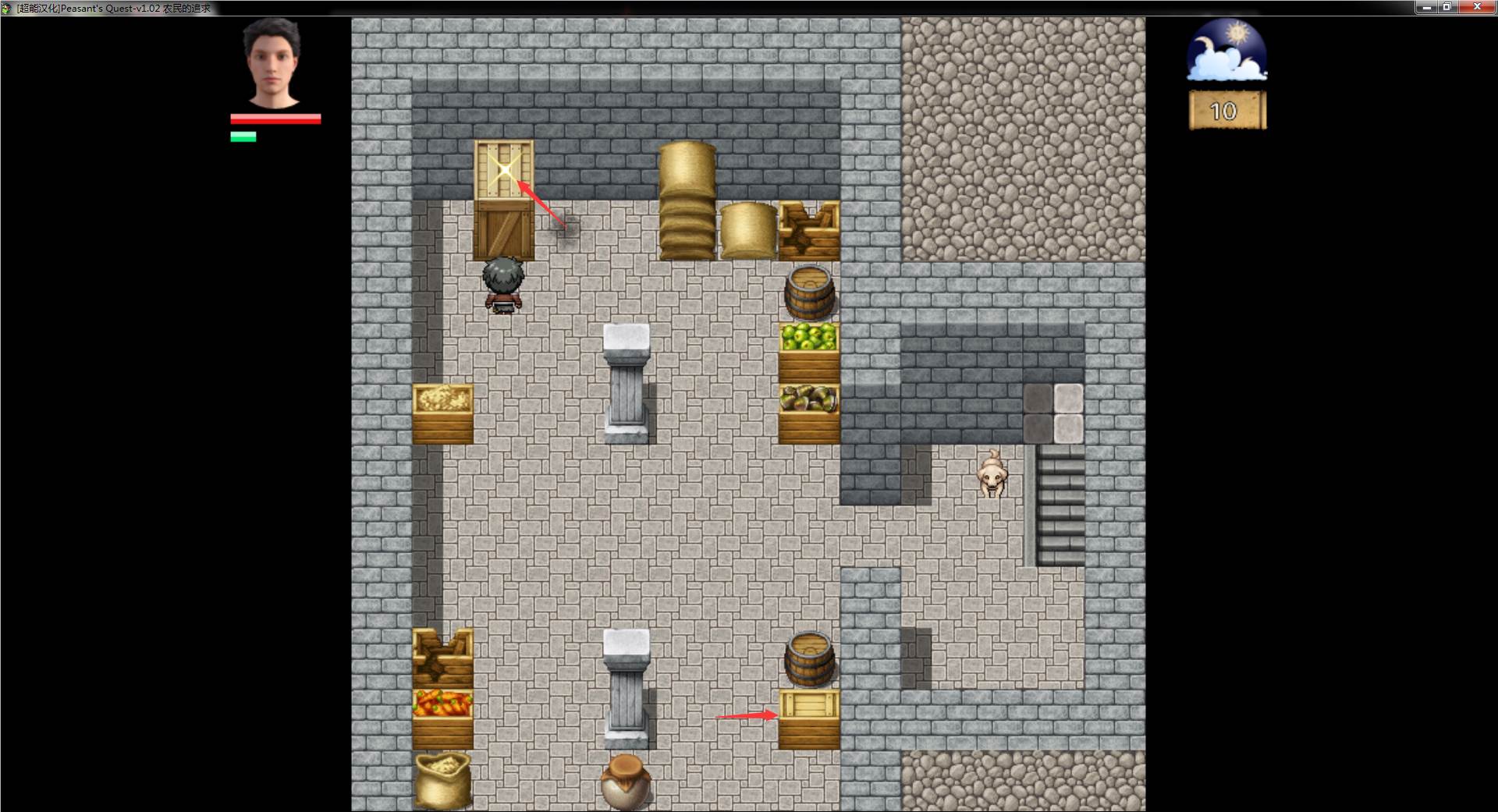The width and height of the screenshot is (1498, 812).
Task: Select the barrel near the bottom crate
Action: coord(809,659)
